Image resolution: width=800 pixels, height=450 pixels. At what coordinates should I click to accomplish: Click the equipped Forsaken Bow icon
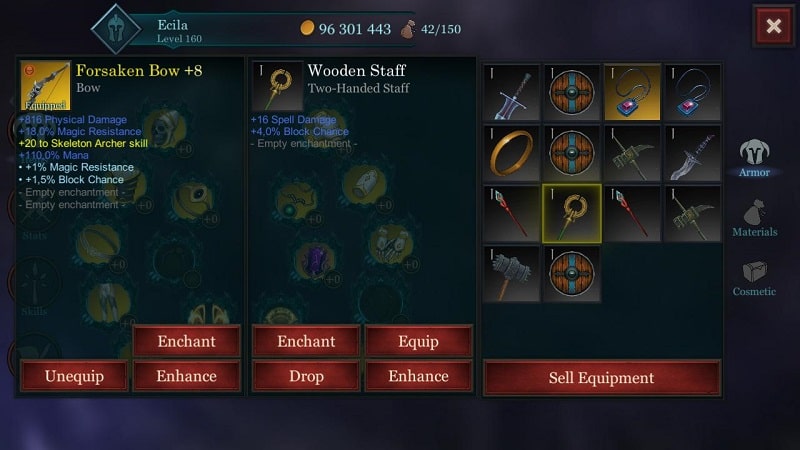point(45,85)
